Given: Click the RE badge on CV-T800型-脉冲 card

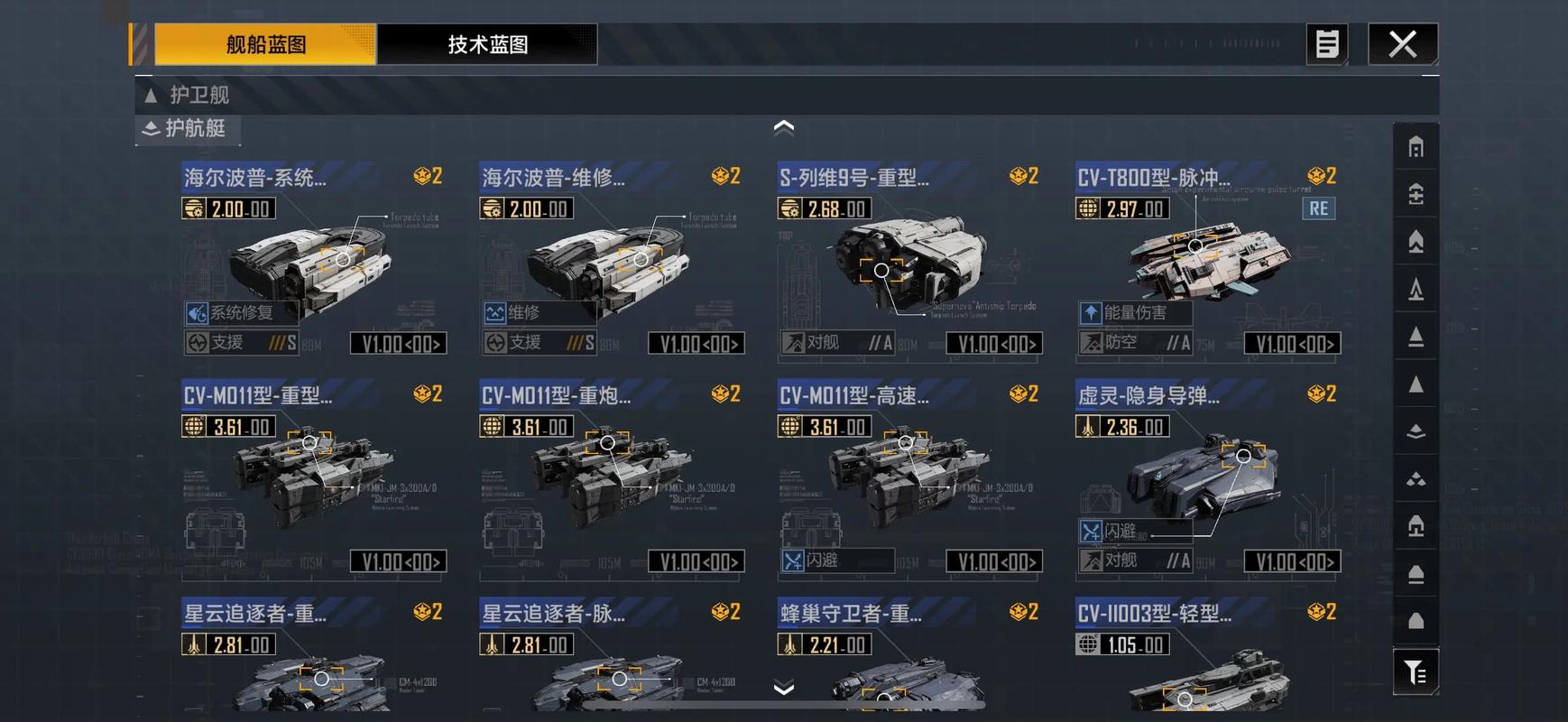Looking at the screenshot, I should point(1318,208).
